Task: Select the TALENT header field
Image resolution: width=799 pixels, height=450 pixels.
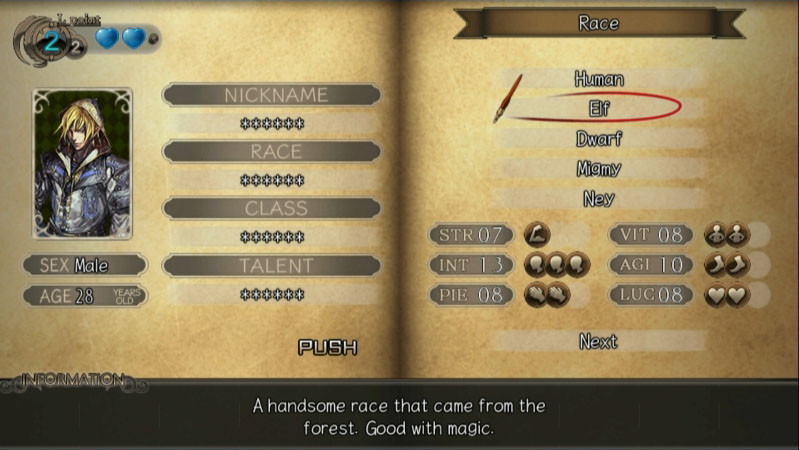Action: (x=271, y=265)
